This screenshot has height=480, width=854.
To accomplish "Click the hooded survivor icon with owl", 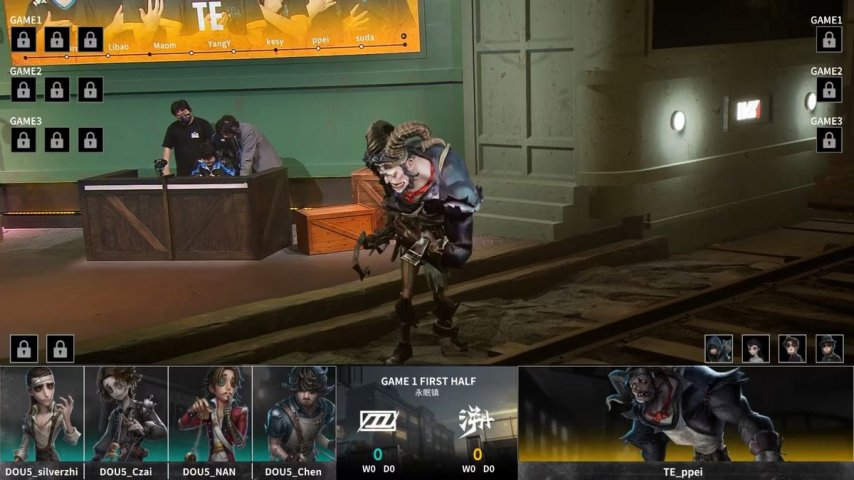I will pos(719,348).
